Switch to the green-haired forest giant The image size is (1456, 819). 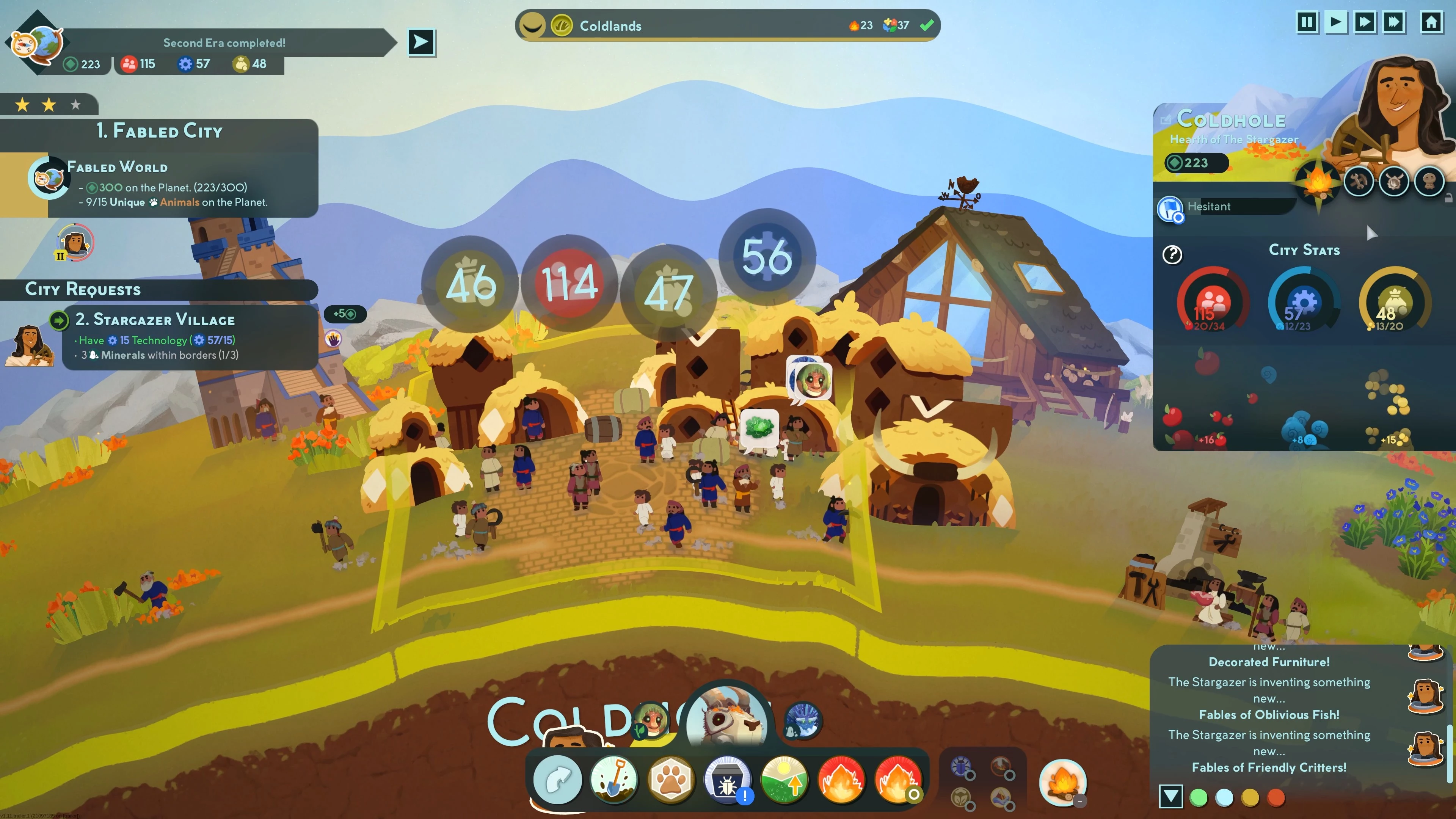(651, 721)
